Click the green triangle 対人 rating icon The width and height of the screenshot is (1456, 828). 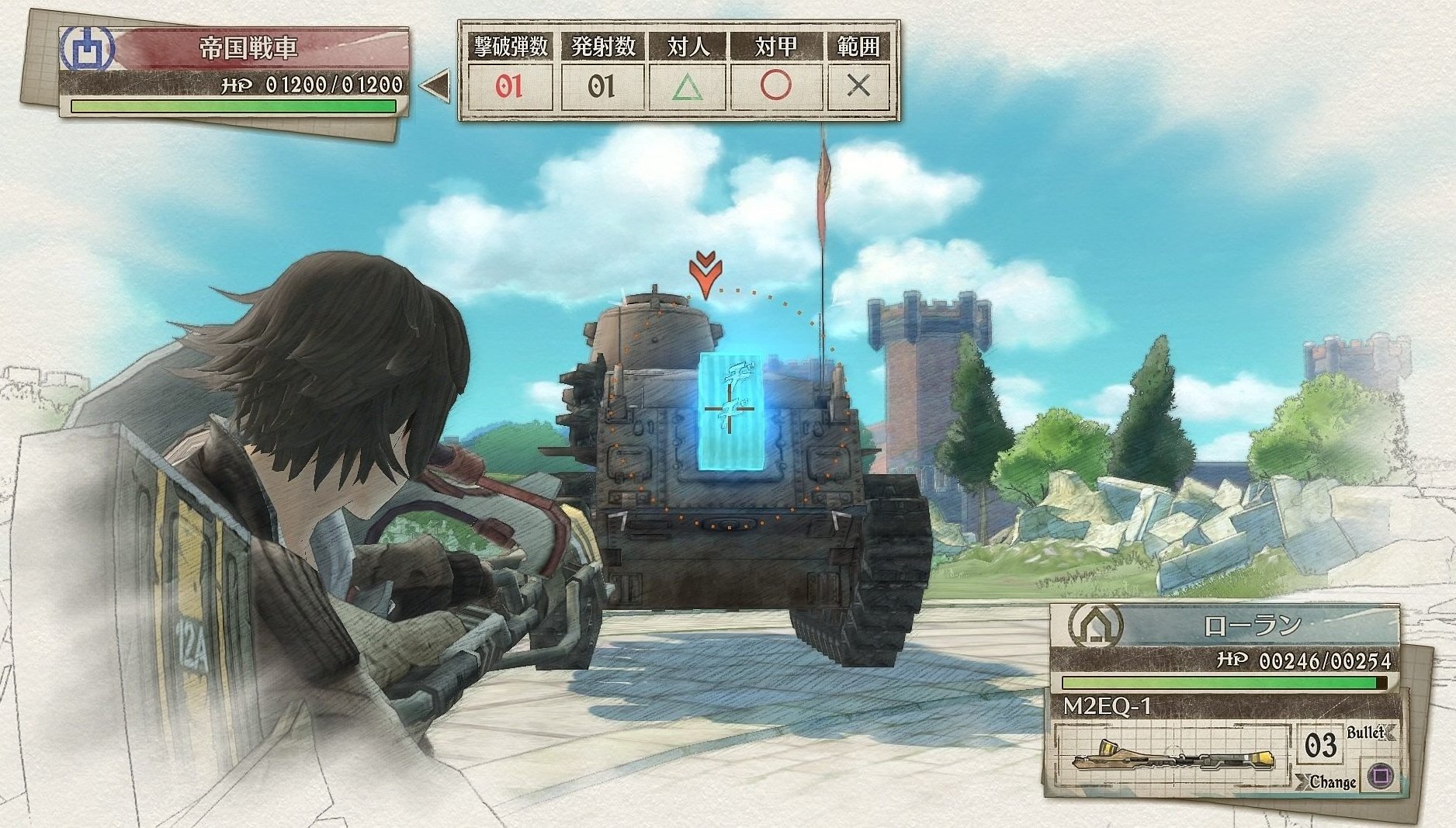689,87
